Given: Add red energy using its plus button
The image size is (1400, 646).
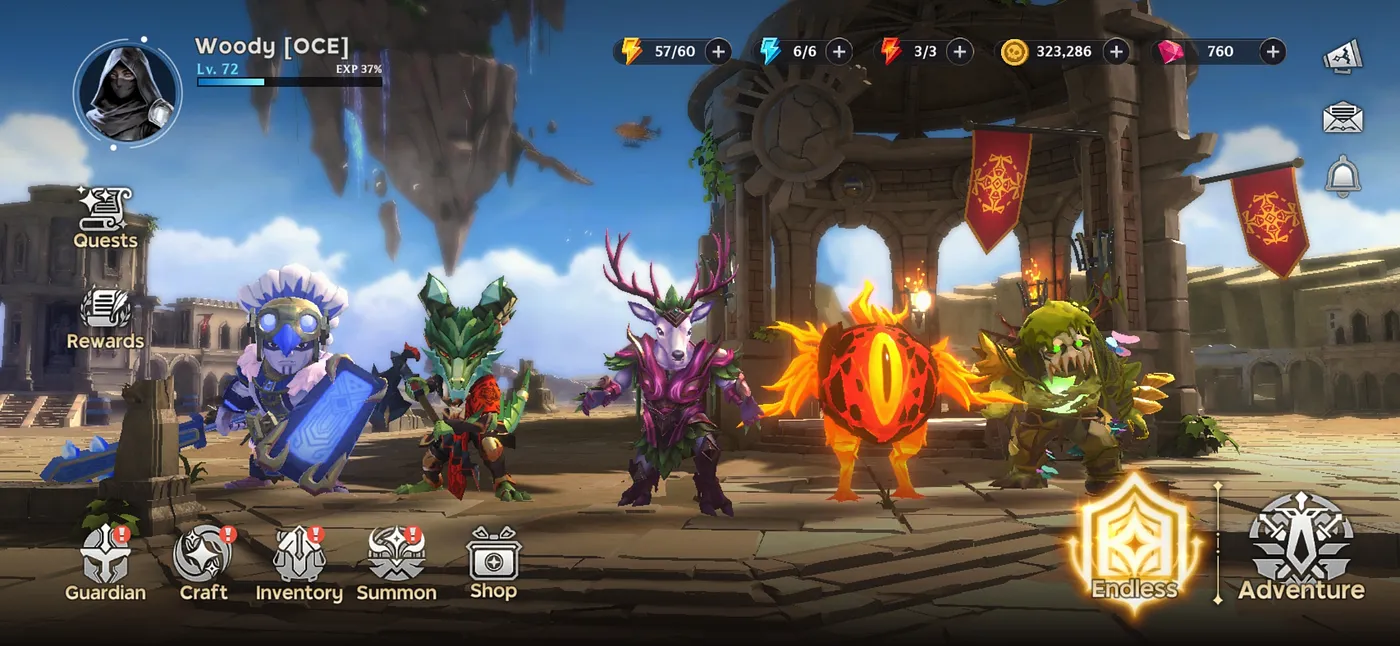Looking at the screenshot, I should tap(959, 51).
